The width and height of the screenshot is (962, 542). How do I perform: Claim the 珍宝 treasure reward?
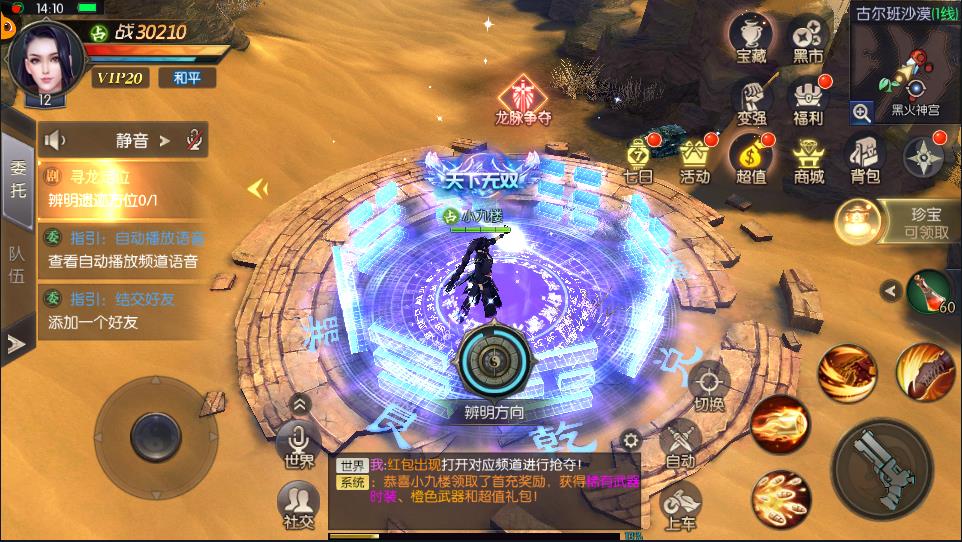click(x=896, y=221)
